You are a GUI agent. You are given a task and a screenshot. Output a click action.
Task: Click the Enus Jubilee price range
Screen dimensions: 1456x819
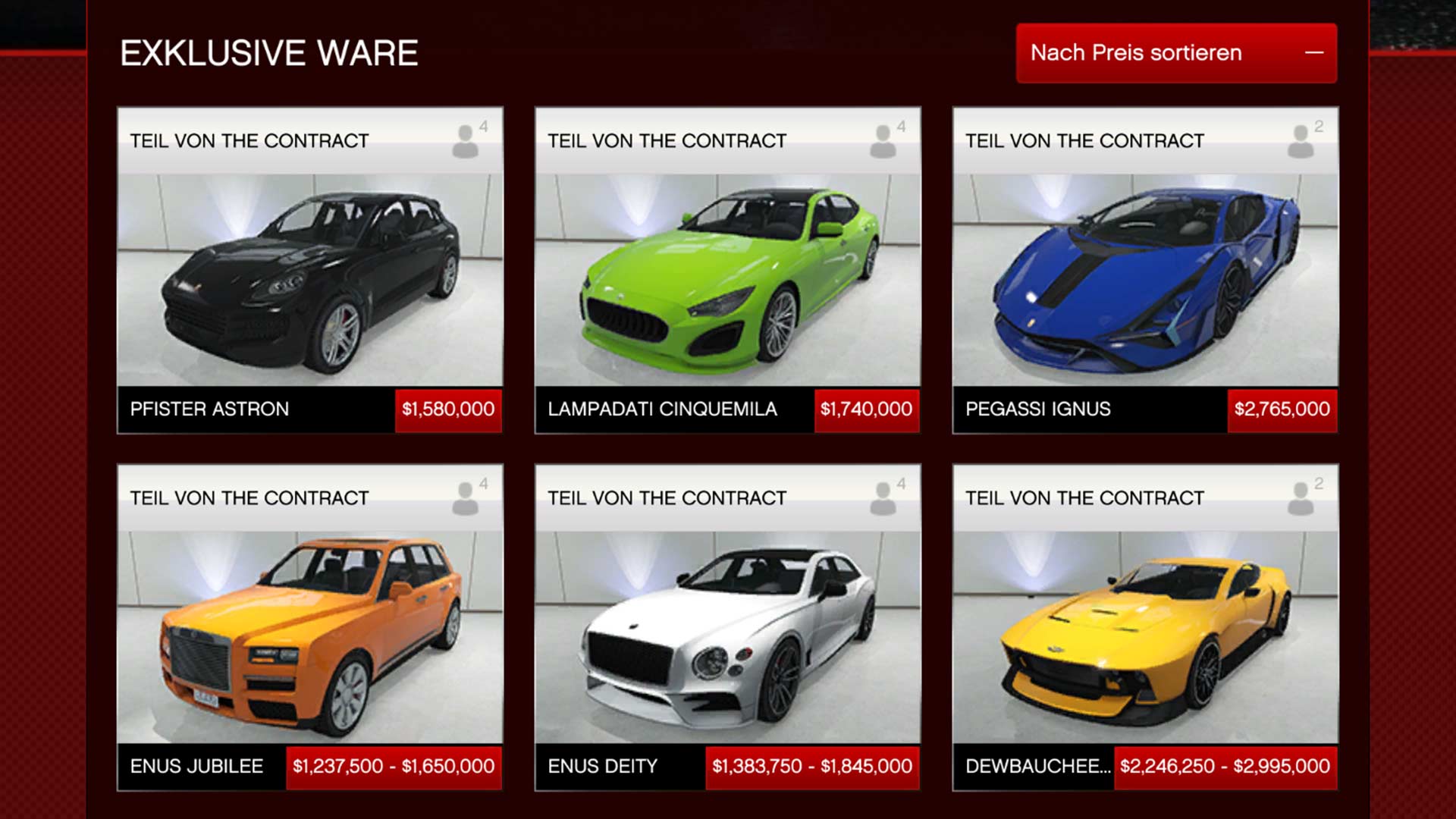394,767
